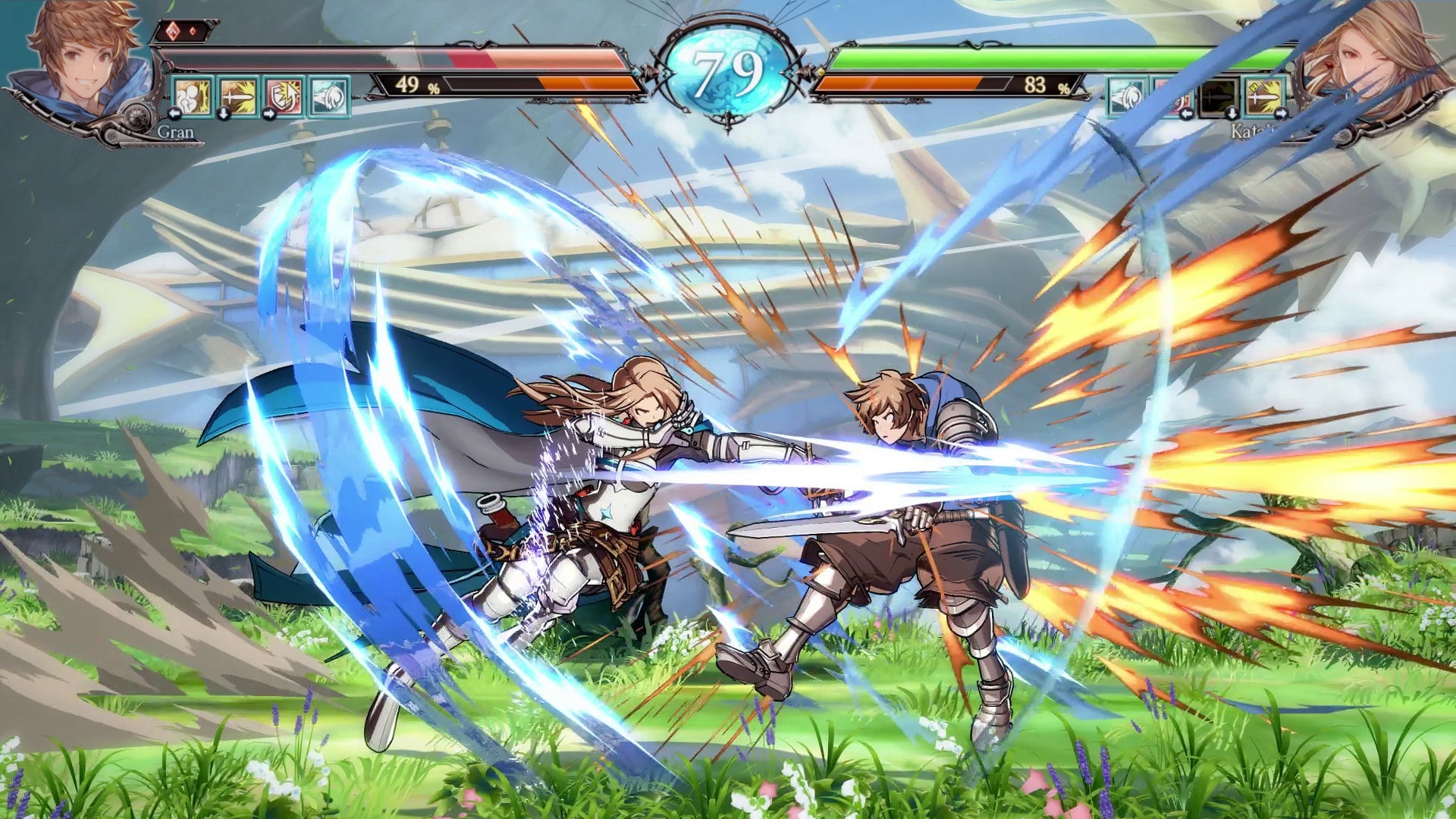The height and width of the screenshot is (819, 1456).
Task: Toggle the left-arrow input marker under Gran's first skill
Action: [x=174, y=115]
